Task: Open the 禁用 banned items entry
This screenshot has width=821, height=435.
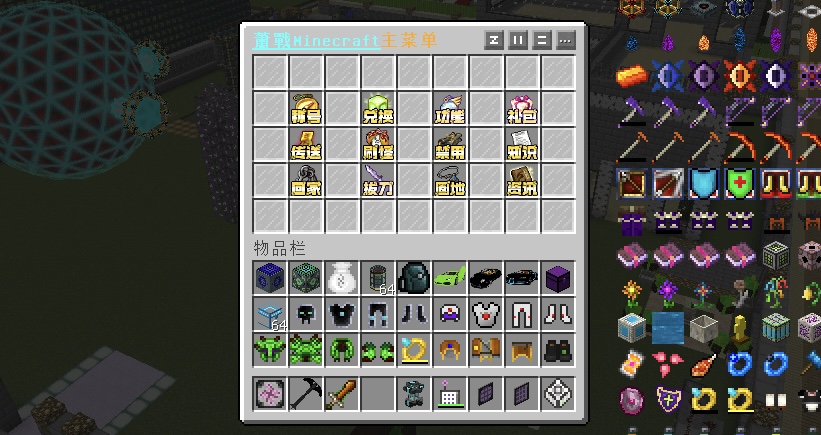Action: pyautogui.click(x=449, y=145)
